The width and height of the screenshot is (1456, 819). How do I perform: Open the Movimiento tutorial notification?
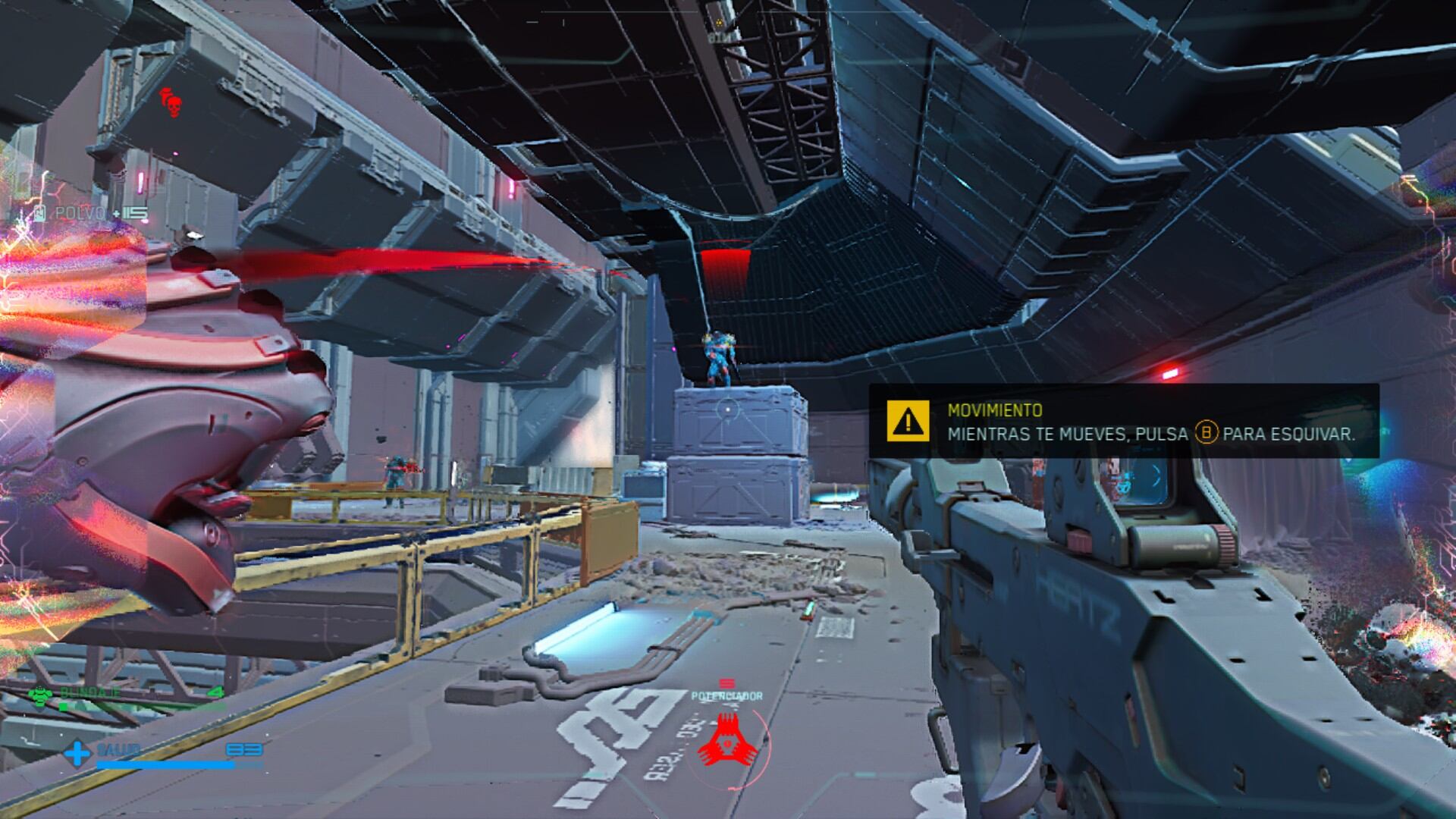tap(1122, 421)
